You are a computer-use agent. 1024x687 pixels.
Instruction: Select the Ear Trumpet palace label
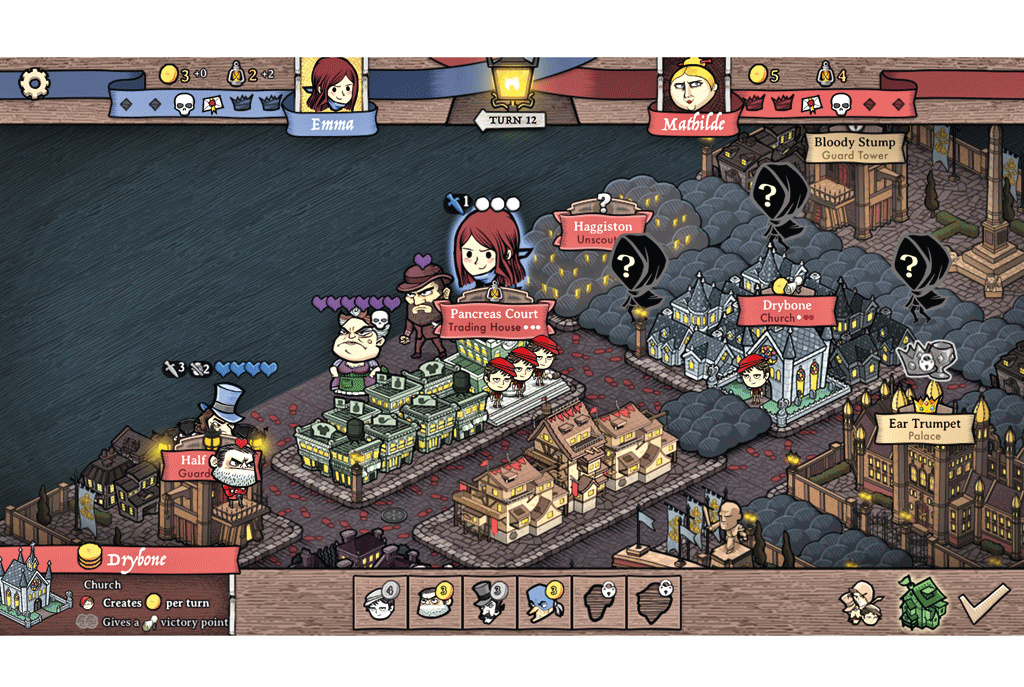pyautogui.click(x=924, y=429)
